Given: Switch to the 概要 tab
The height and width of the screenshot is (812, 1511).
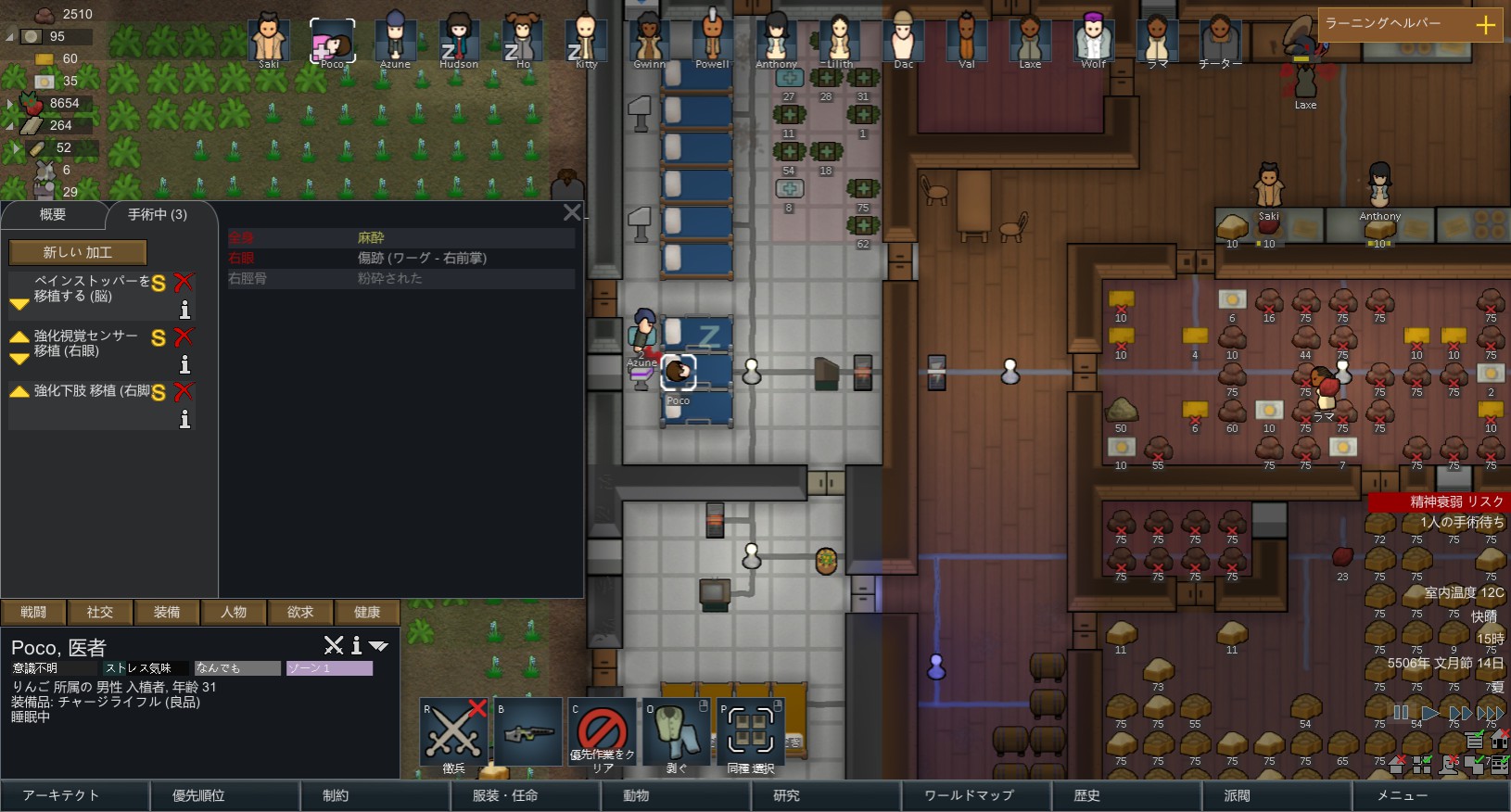Looking at the screenshot, I should coord(54,214).
